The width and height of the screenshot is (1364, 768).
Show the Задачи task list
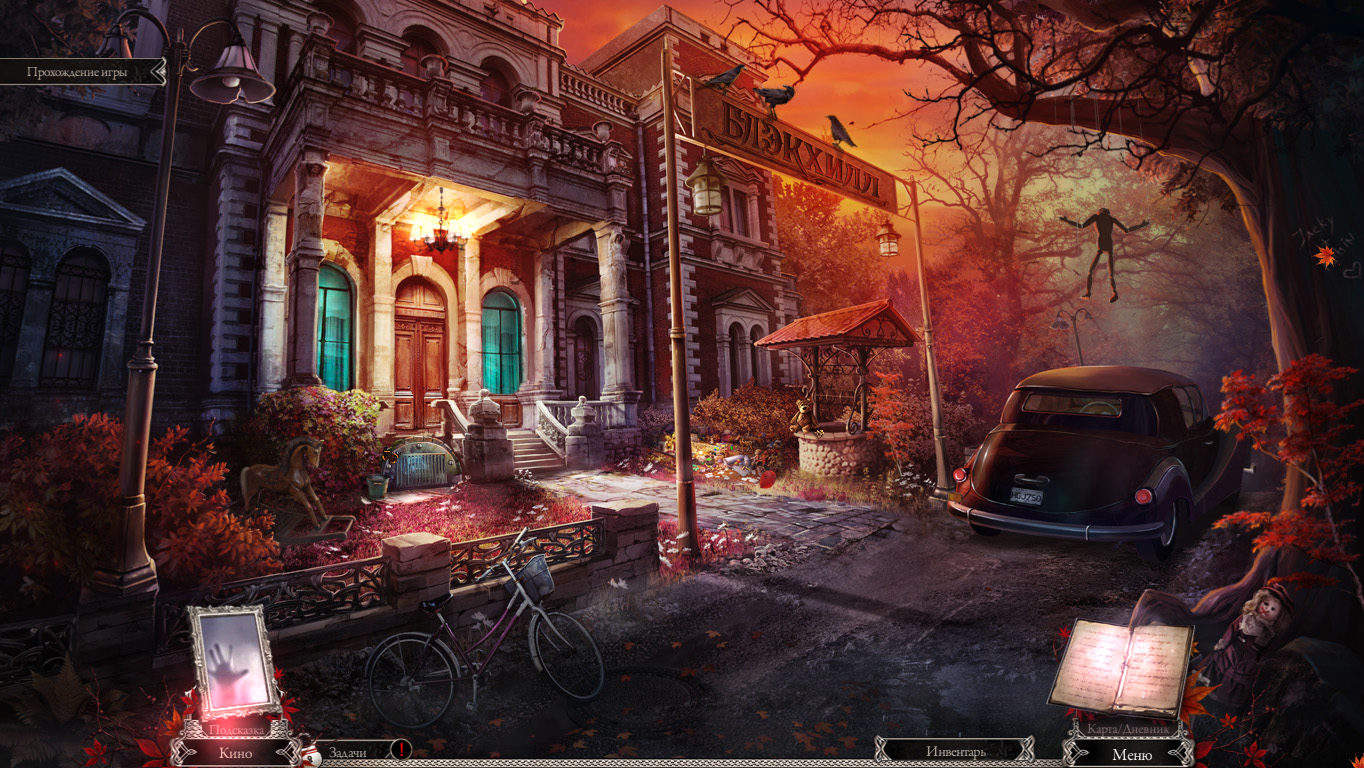(x=347, y=752)
